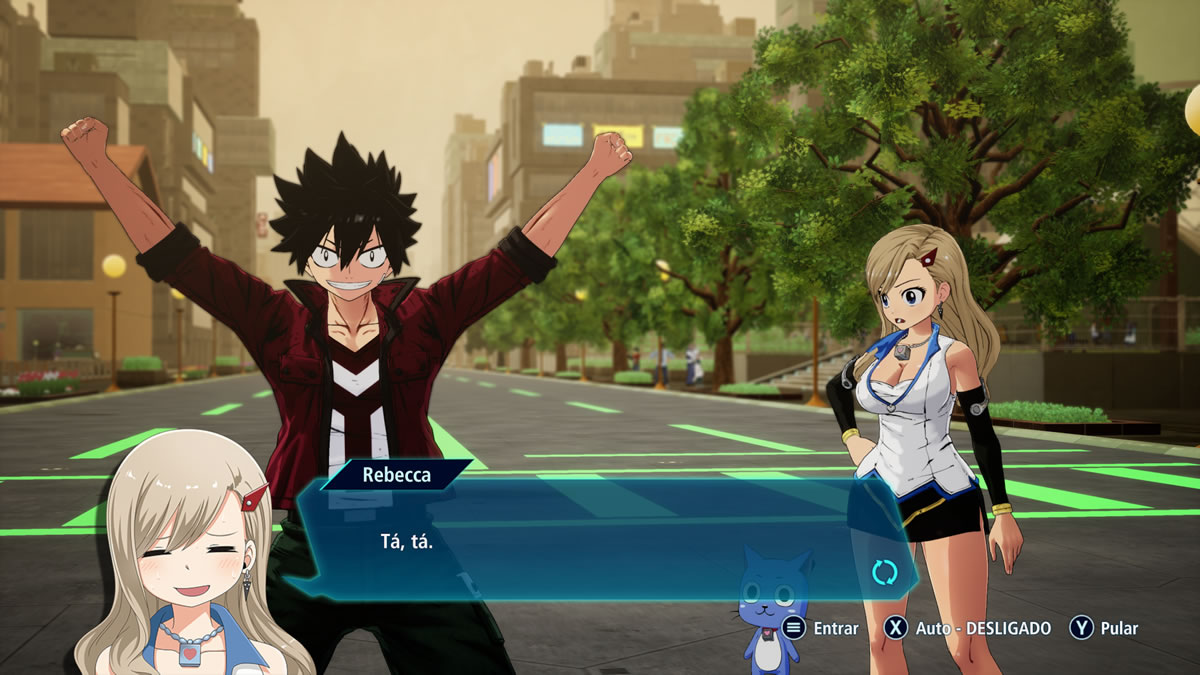This screenshot has height=675, width=1200.
Task: Select the Entrar label
Action: [x=835, y=628]
